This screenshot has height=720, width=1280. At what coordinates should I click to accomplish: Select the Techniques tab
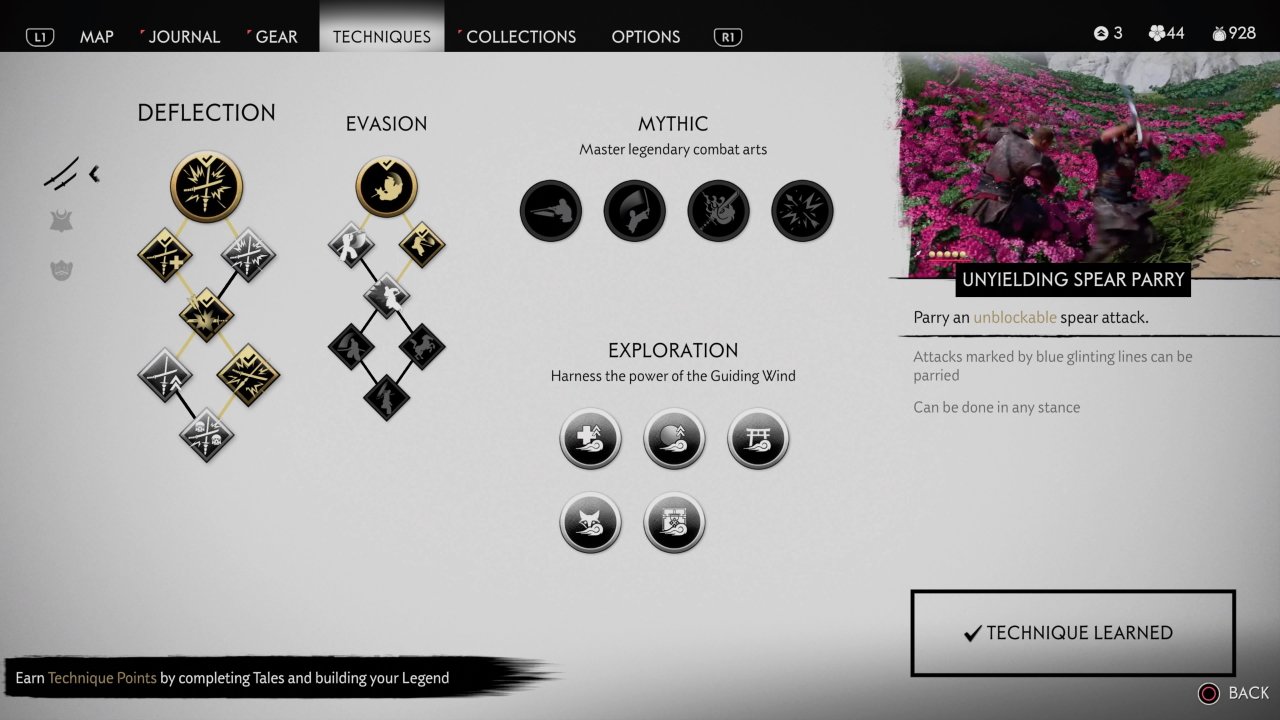point(381,37)
